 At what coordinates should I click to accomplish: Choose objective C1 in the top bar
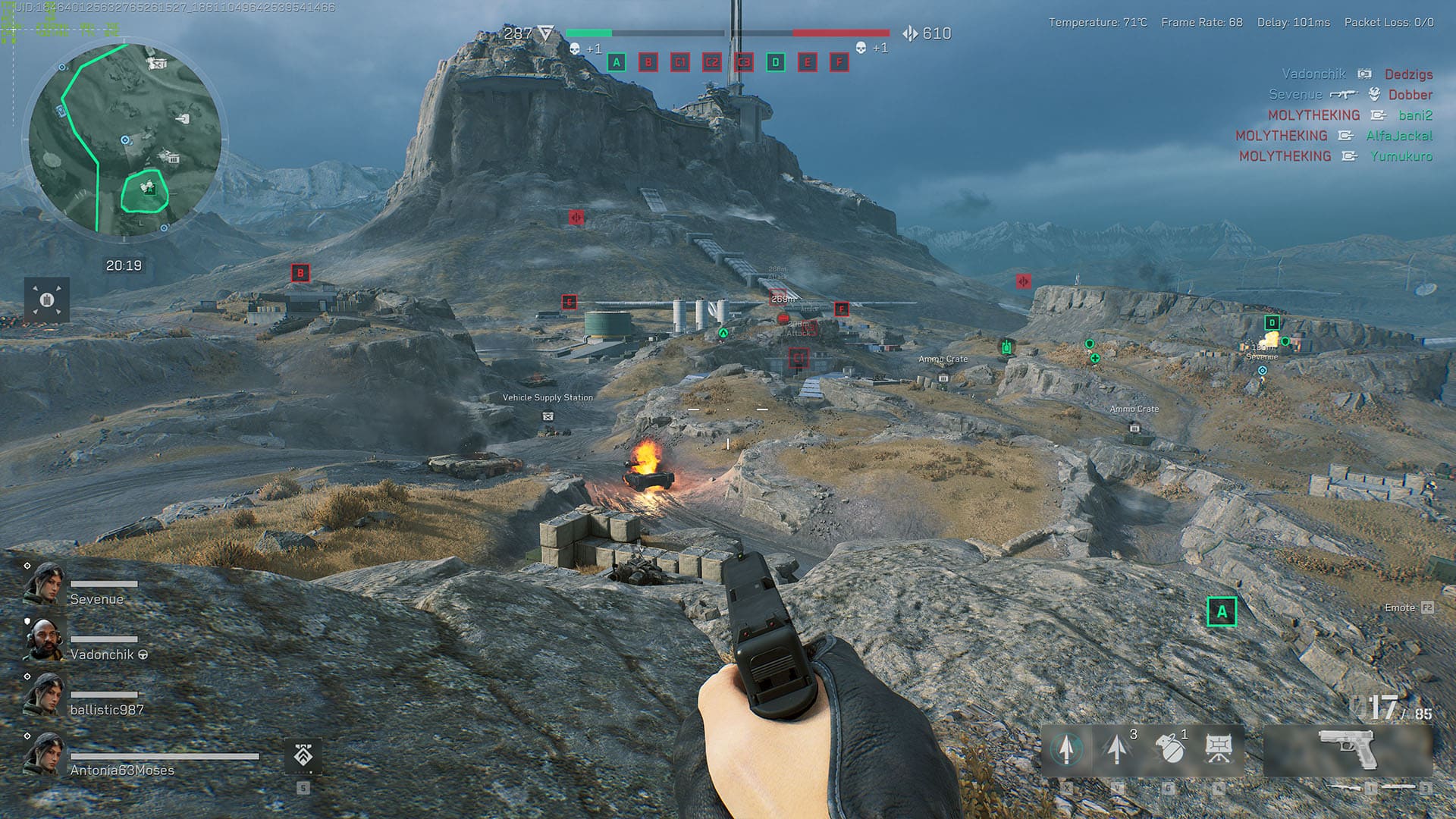point(680,62)
